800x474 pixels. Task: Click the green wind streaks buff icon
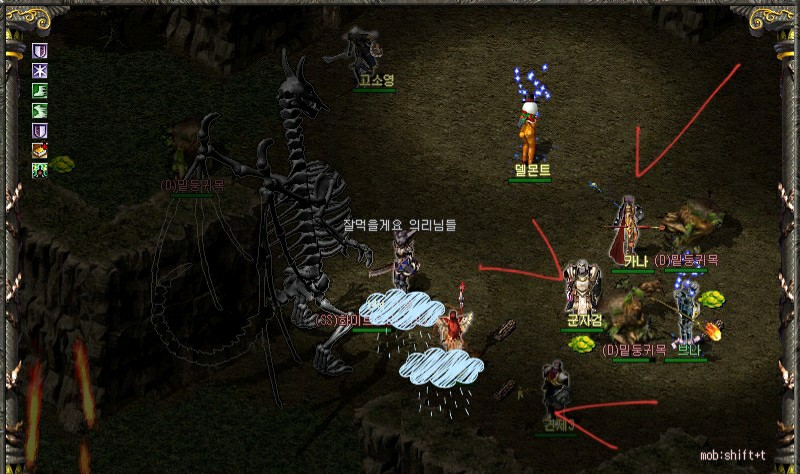point(40,111)
